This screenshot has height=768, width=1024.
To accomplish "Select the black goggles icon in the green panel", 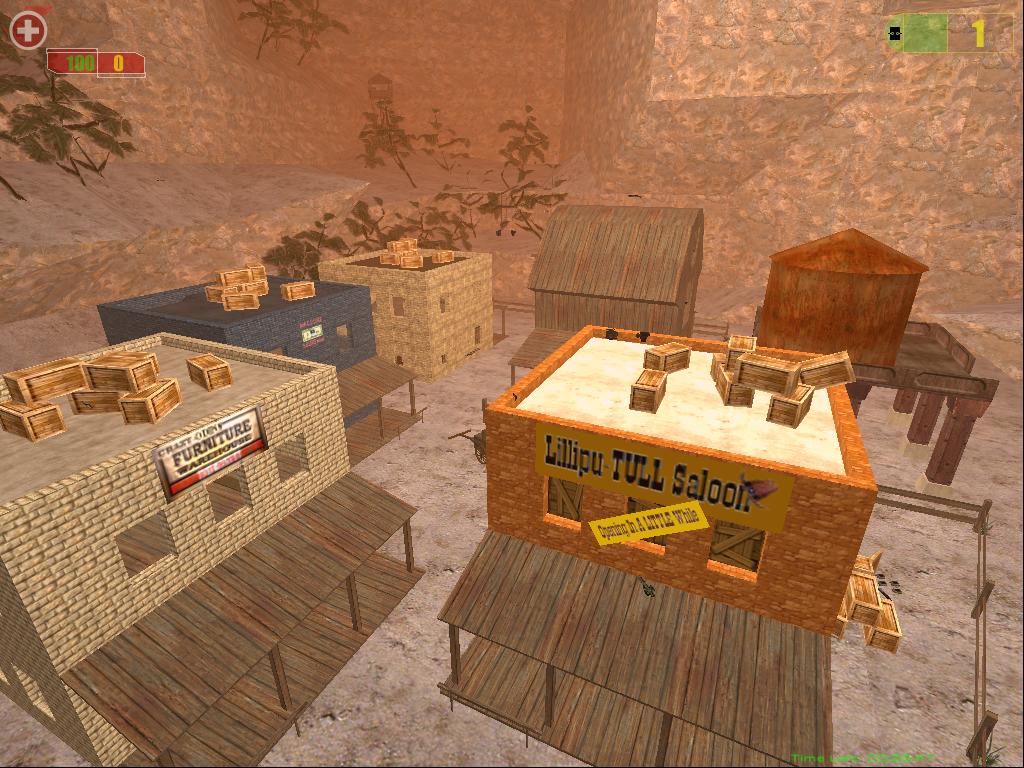I will pos(895,33).
